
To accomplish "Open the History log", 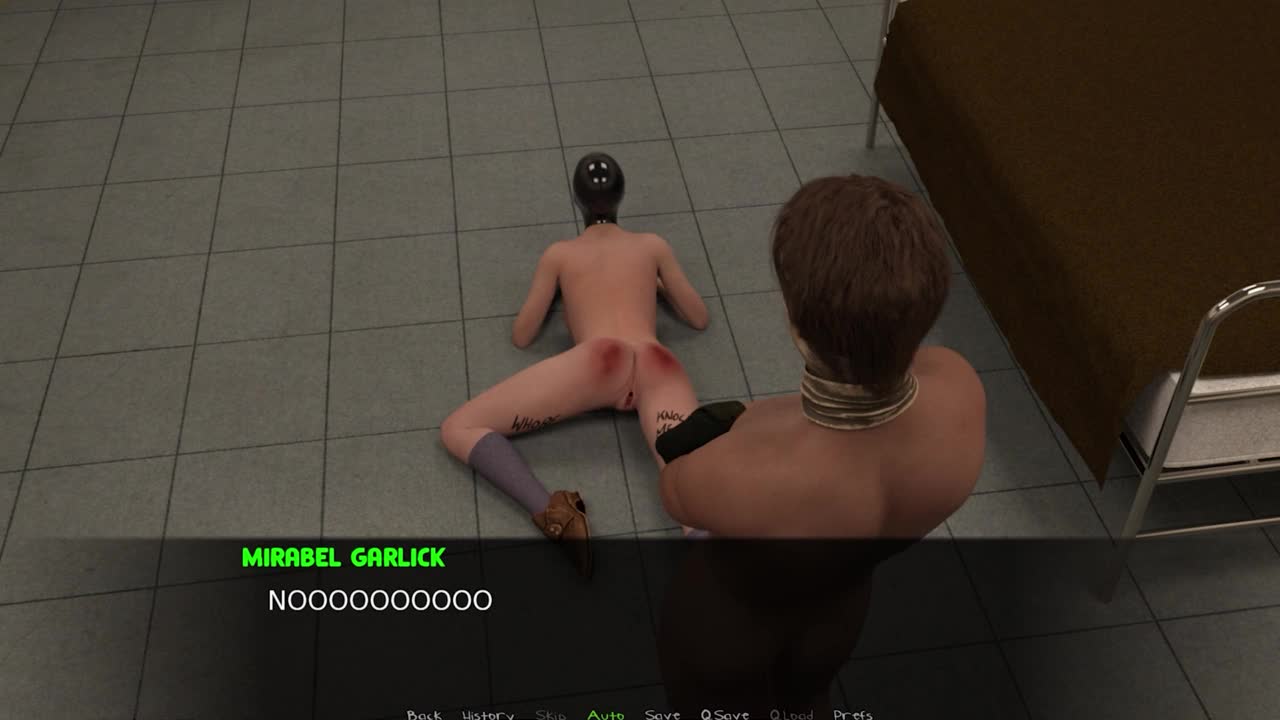I will click(488, 714).
